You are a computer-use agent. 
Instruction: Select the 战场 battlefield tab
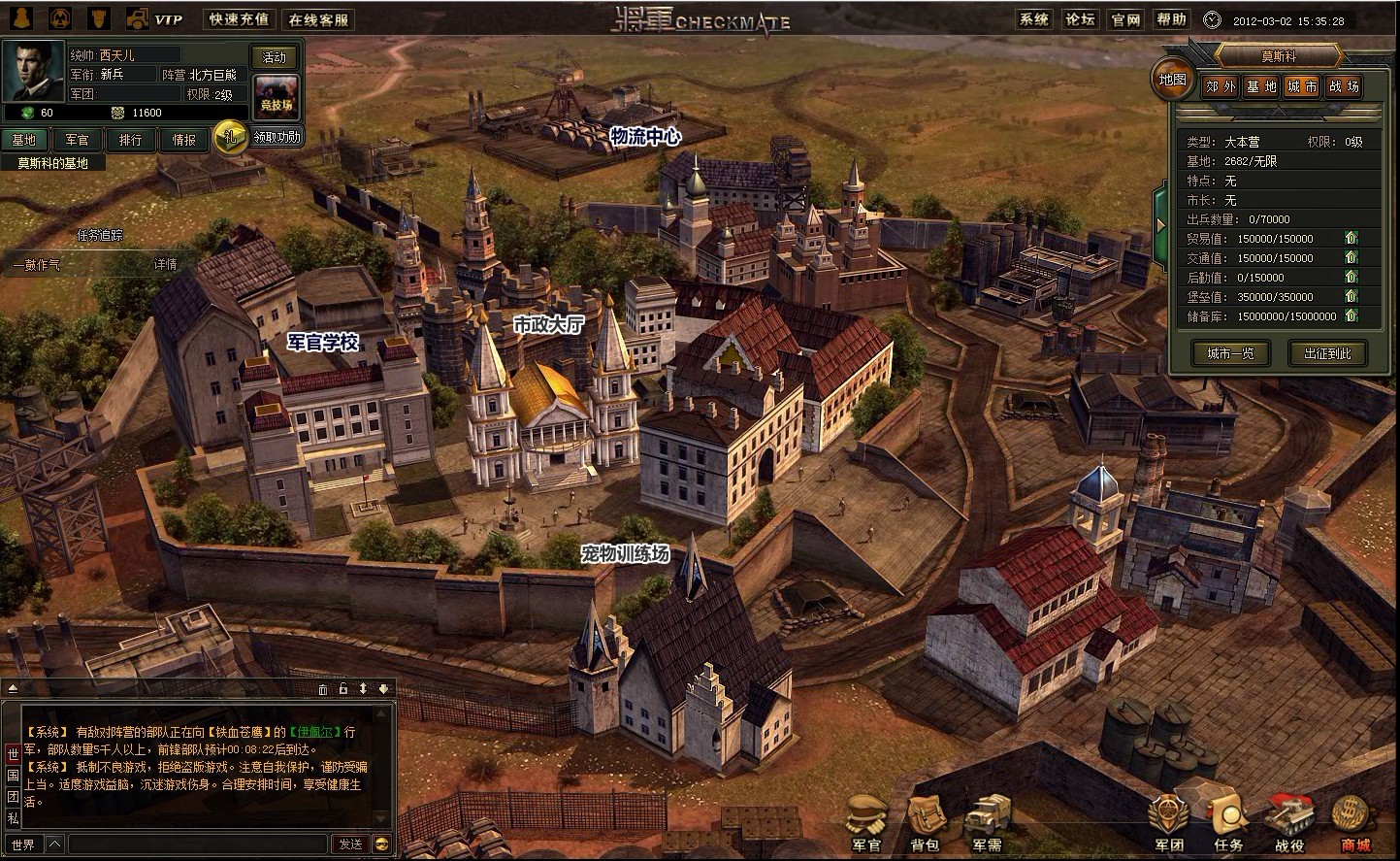tap(1344, 86)
